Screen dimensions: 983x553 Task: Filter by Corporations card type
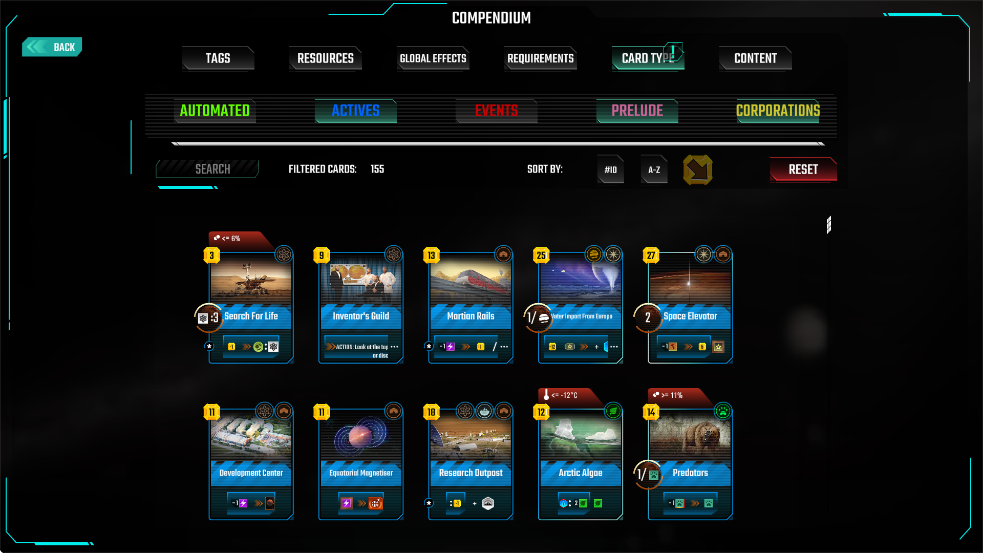pyautogui.click(x=778, y=111)
